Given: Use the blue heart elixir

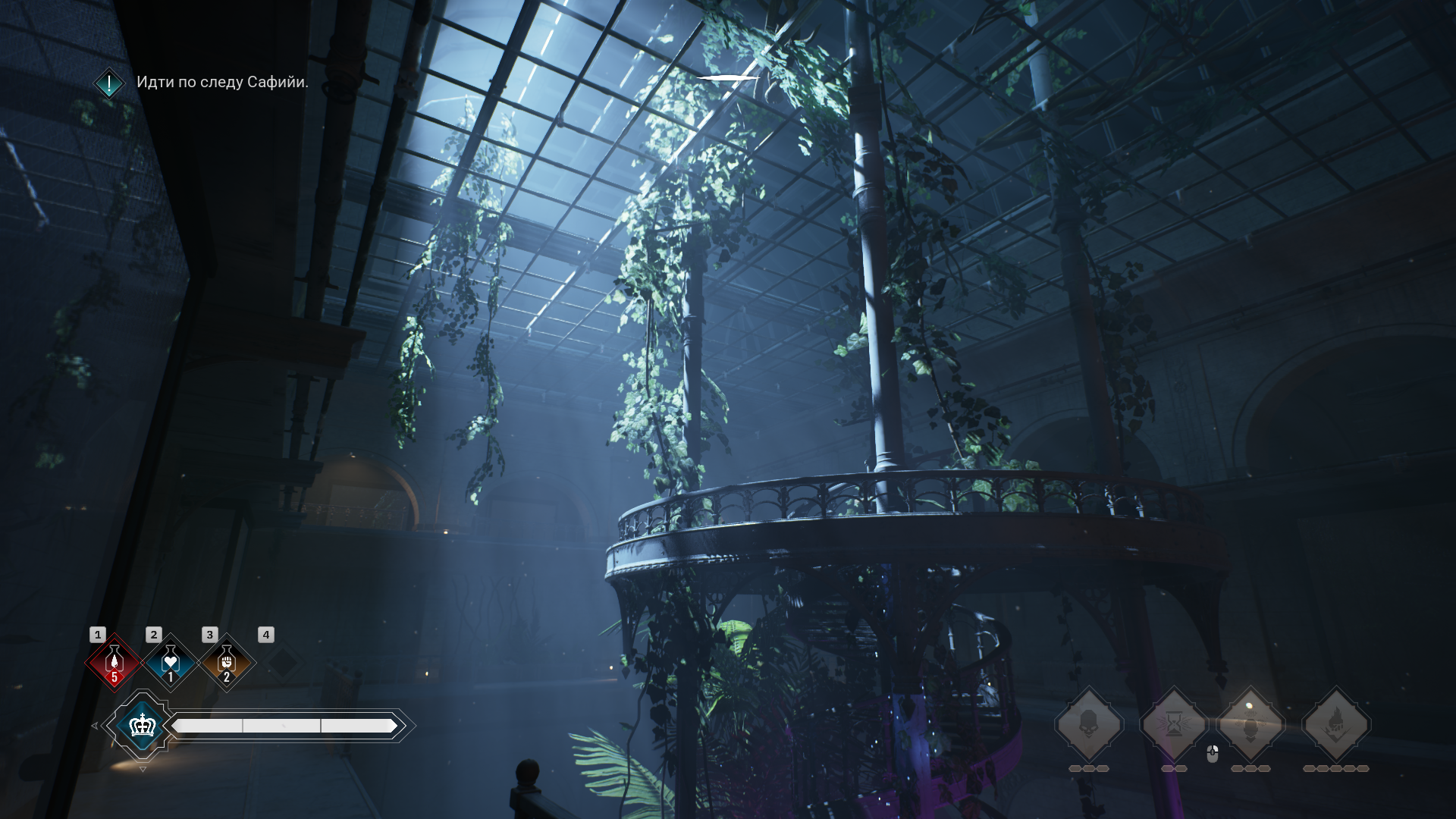Looking at the screenshot, I should pyautogui.click(x=171, y=662).
